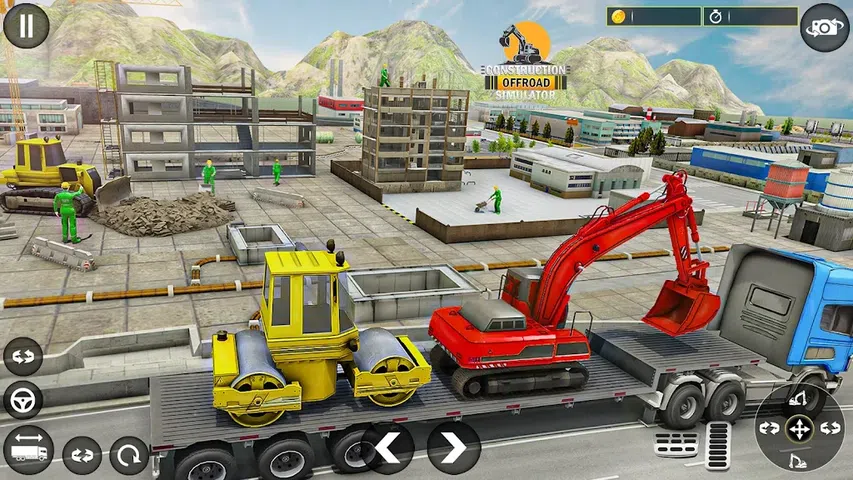Click the four-way arrow in the control pad
853x480 pixels.
[799, 428]
